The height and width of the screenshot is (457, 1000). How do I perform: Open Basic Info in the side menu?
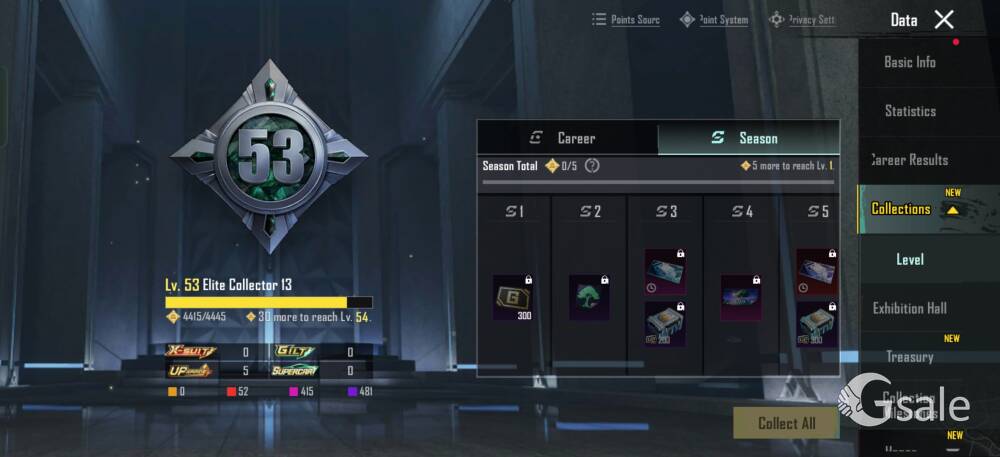[x=910, y=62]
